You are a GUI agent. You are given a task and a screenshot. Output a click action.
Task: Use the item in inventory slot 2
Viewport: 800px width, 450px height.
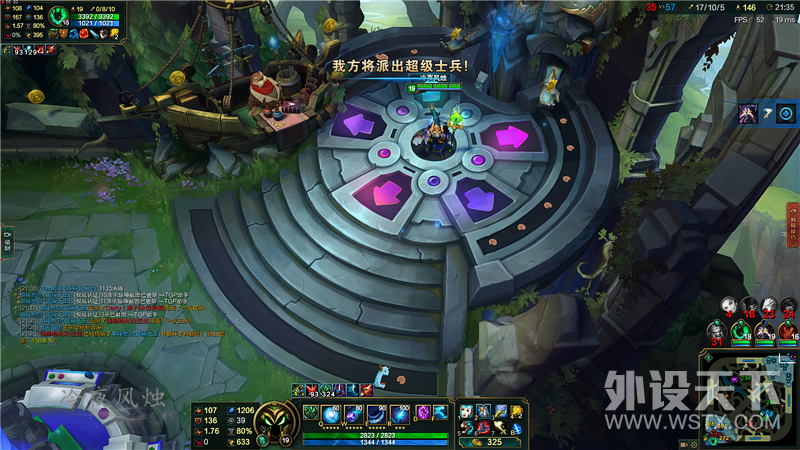(x=483, y=411)
